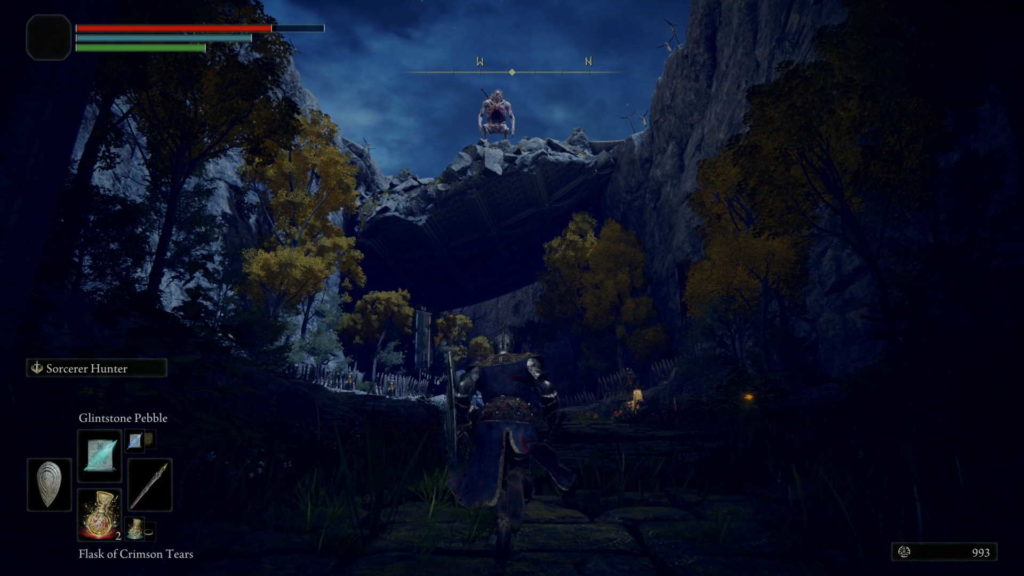
Task: Choose the shield in the left-hand slot
Action: tap(49, 485)
